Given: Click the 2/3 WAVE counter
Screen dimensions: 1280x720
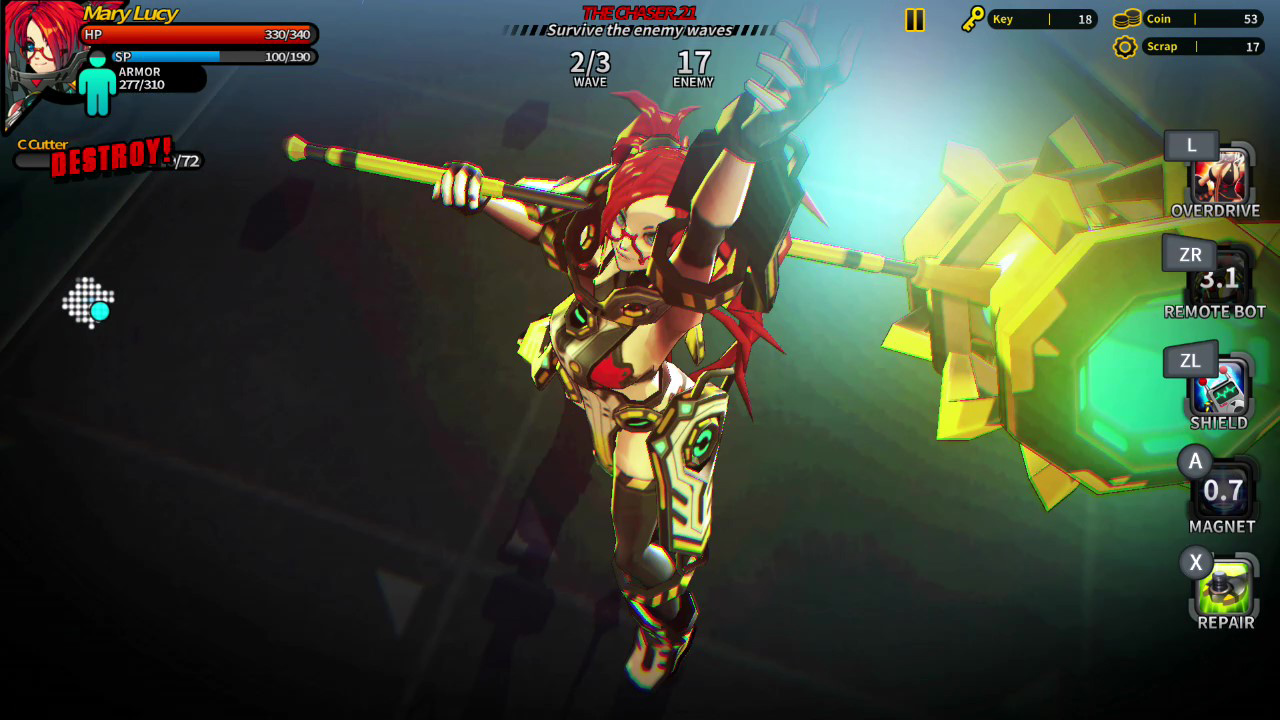Looking at the screenshot, I should [x=588, y=68].
